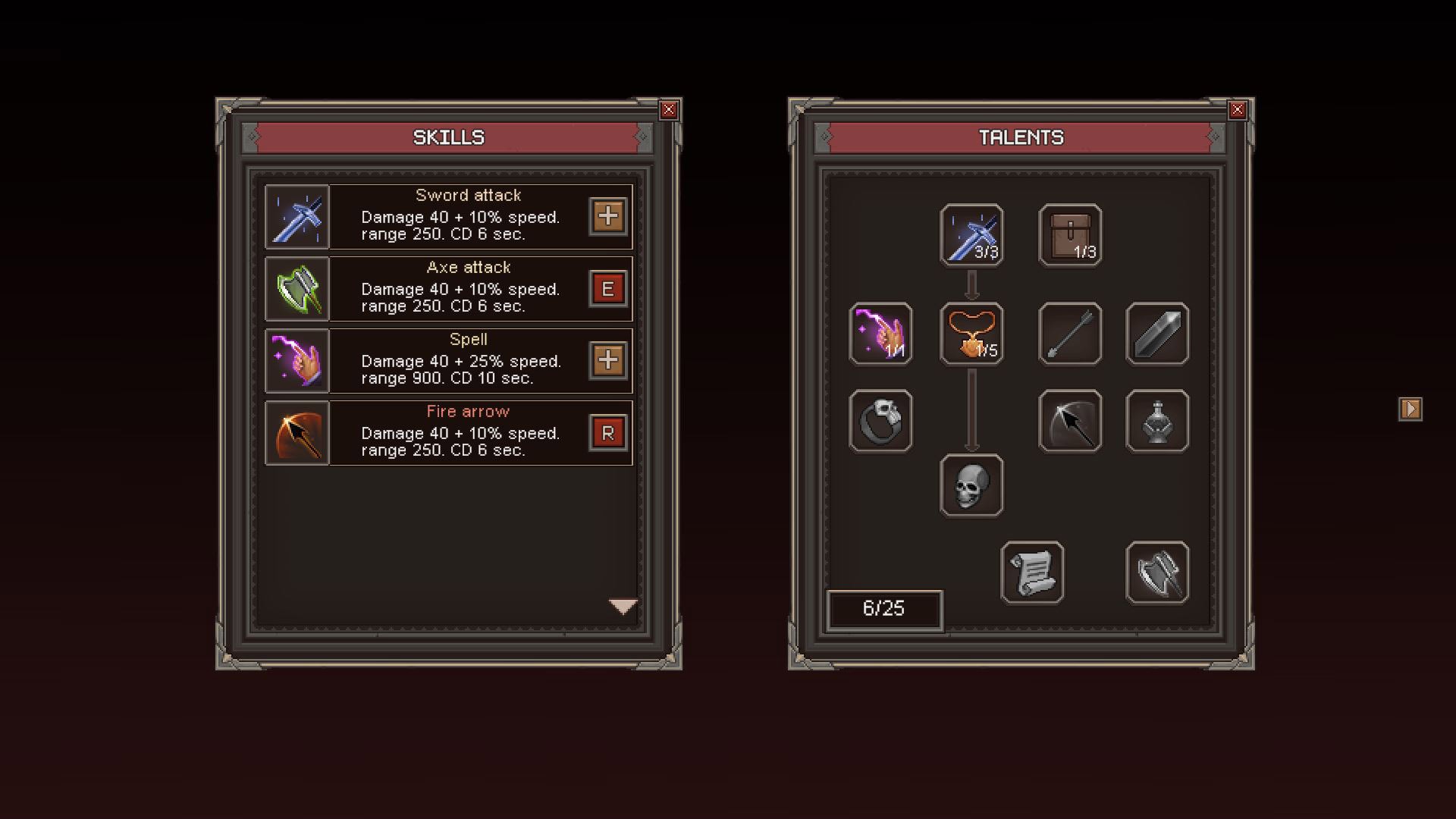Click the plus button next to Spell
The width and height of the screenshot is (1456, 819).
coord(609,361)
